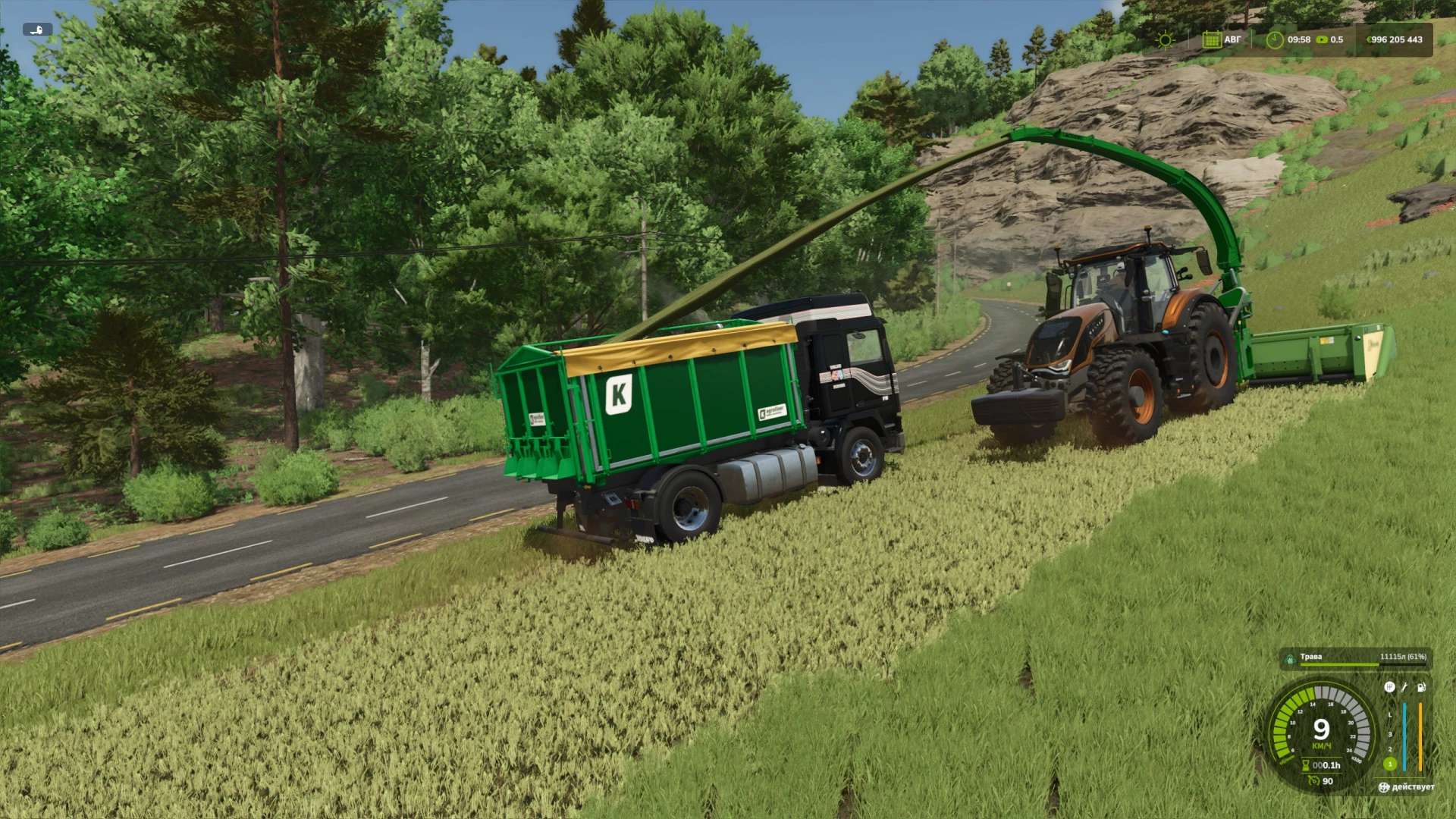Click the clock icon beside 09:58
1456x819 pixels.
click(x=1275, y=39)
